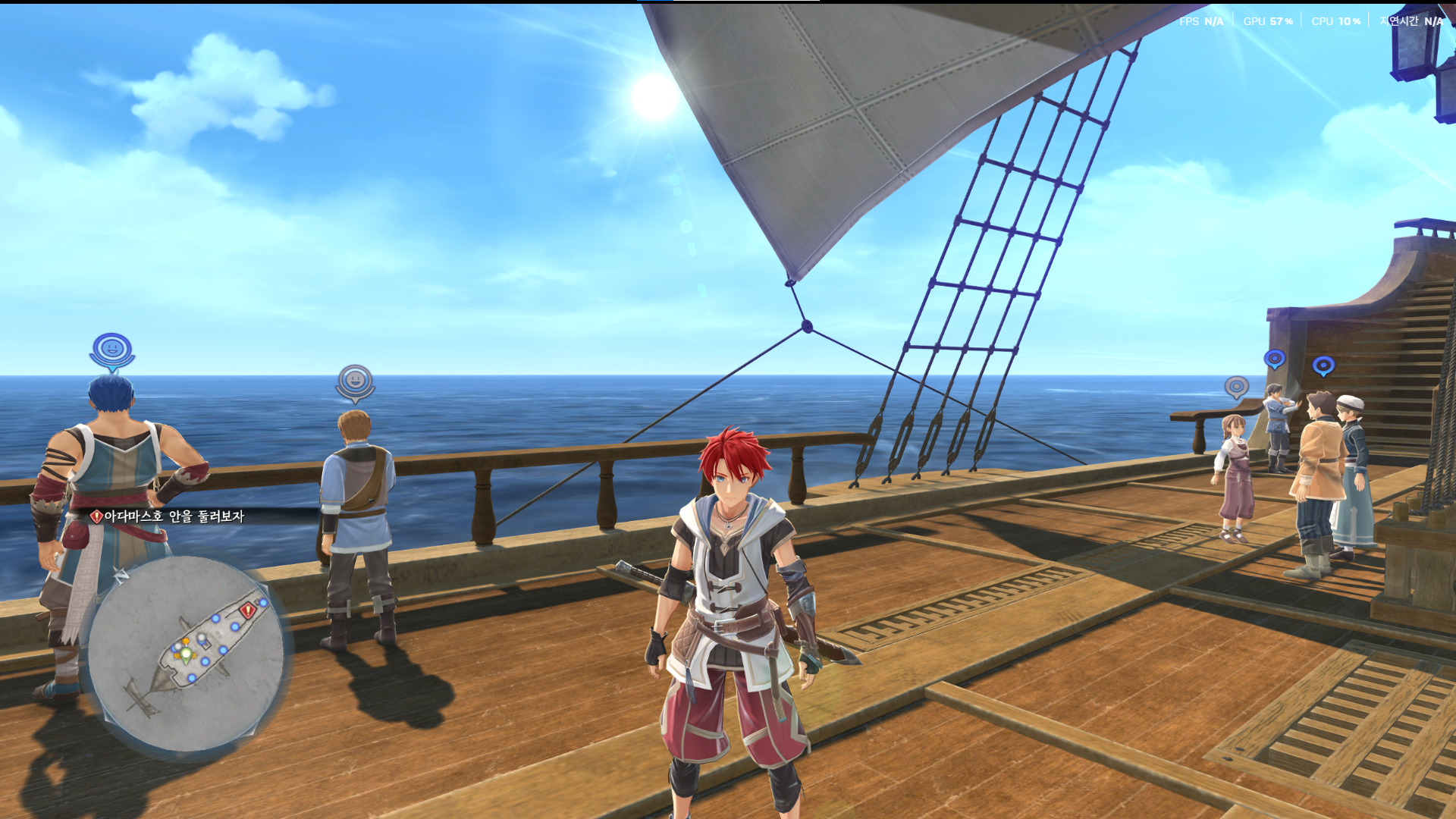The width and height of the screenshot is (1456, 819).
Task: Select the red exclamation marker on the minimap
Action: 247,610
